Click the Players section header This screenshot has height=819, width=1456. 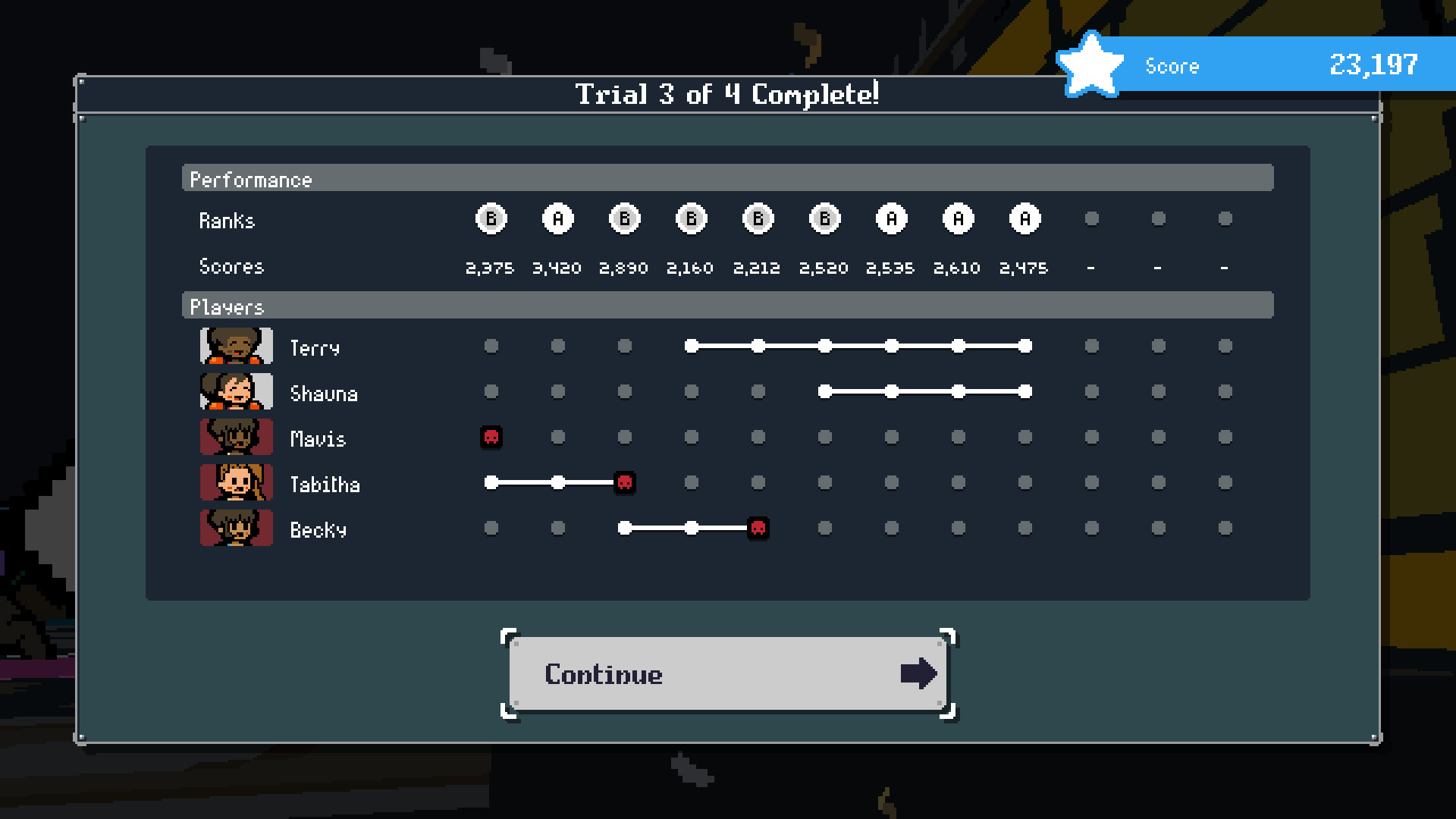click(x=227, y=306)
